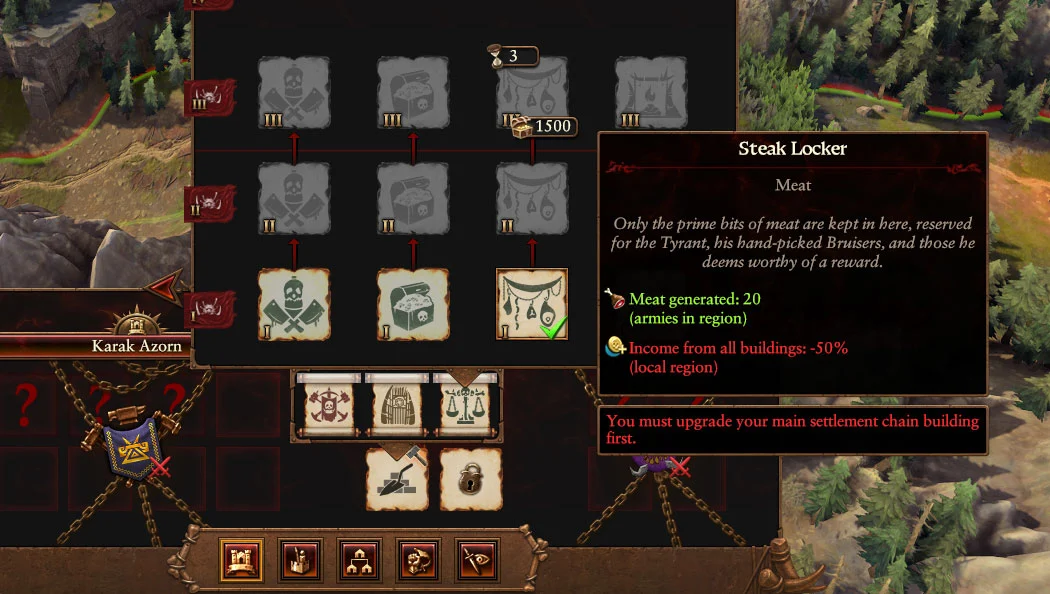Open the wooden gate building slot
1050x594 pixels.
399,407
